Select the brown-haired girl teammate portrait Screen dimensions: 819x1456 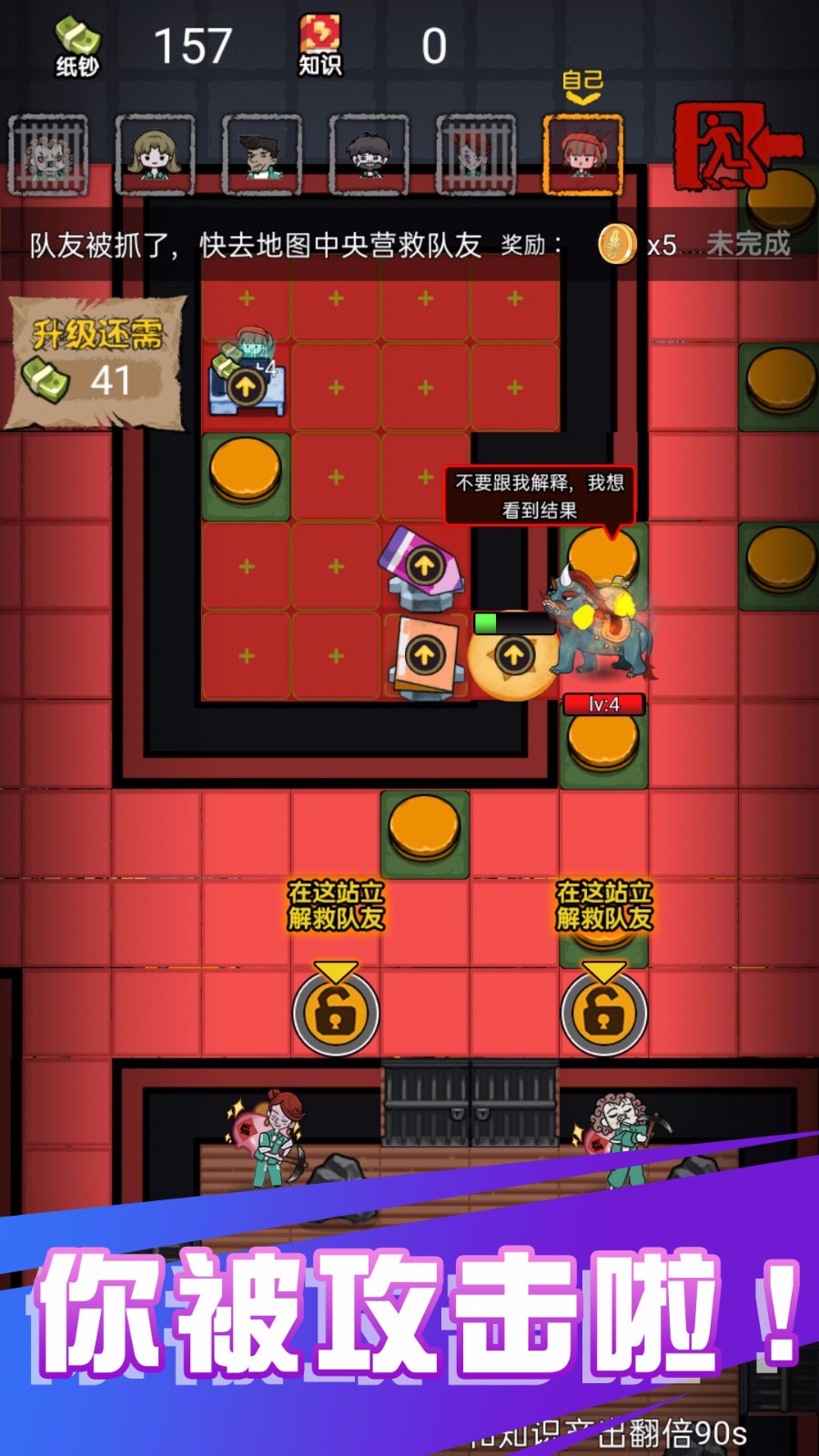tap(155, 154)
